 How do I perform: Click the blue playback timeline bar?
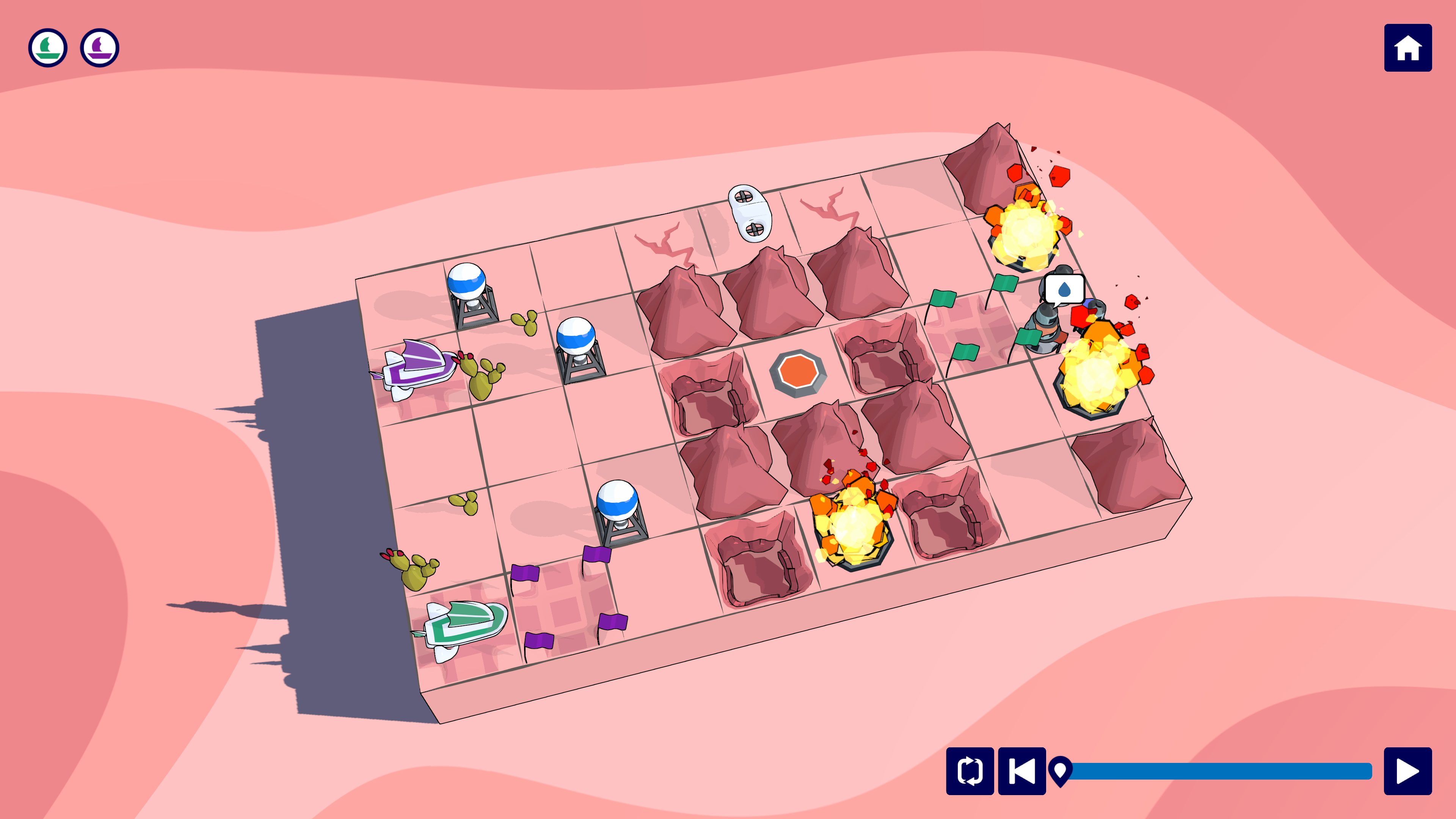(x=1221, y=771)
